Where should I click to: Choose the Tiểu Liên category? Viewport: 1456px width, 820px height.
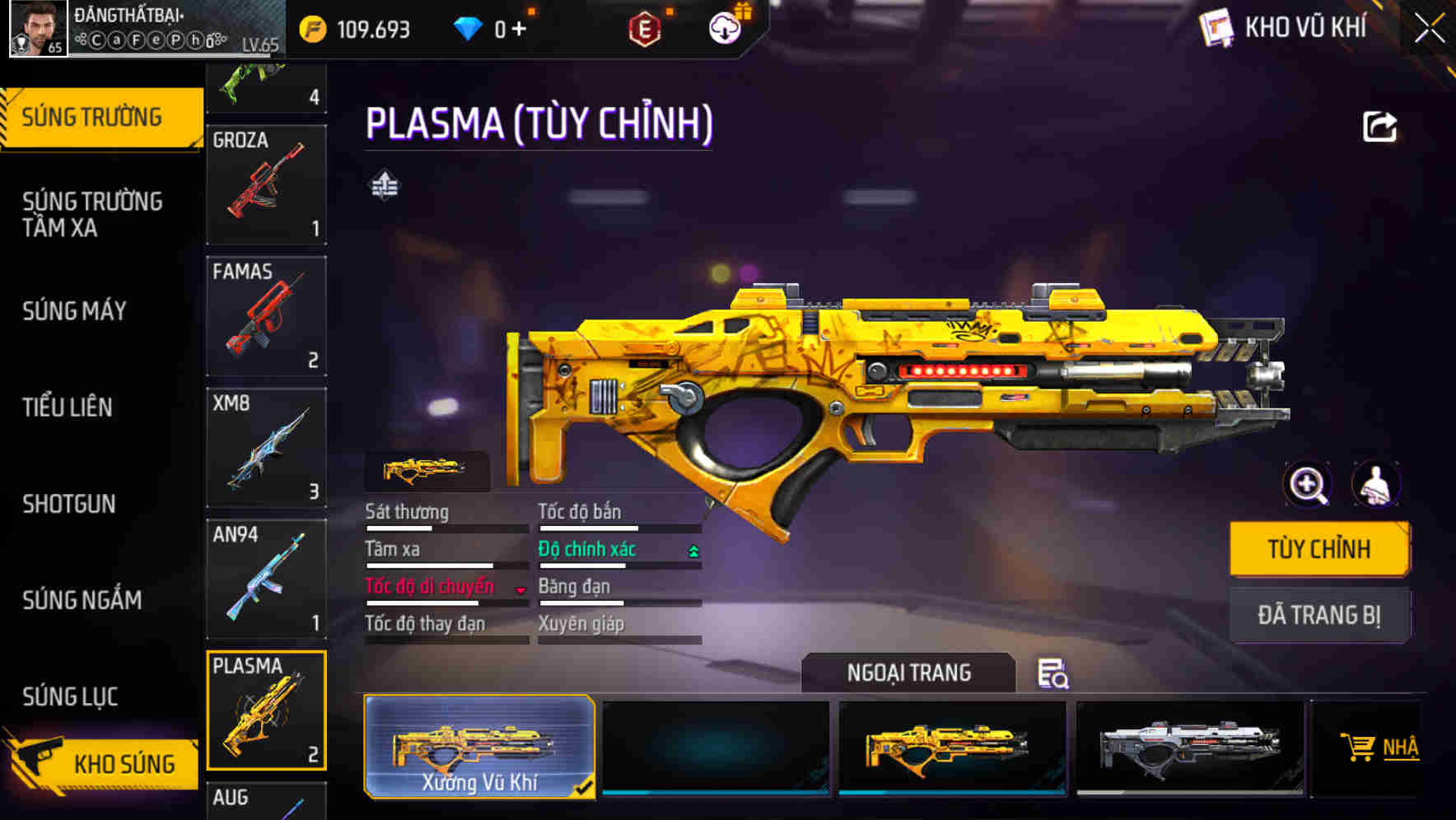(68, 408)
